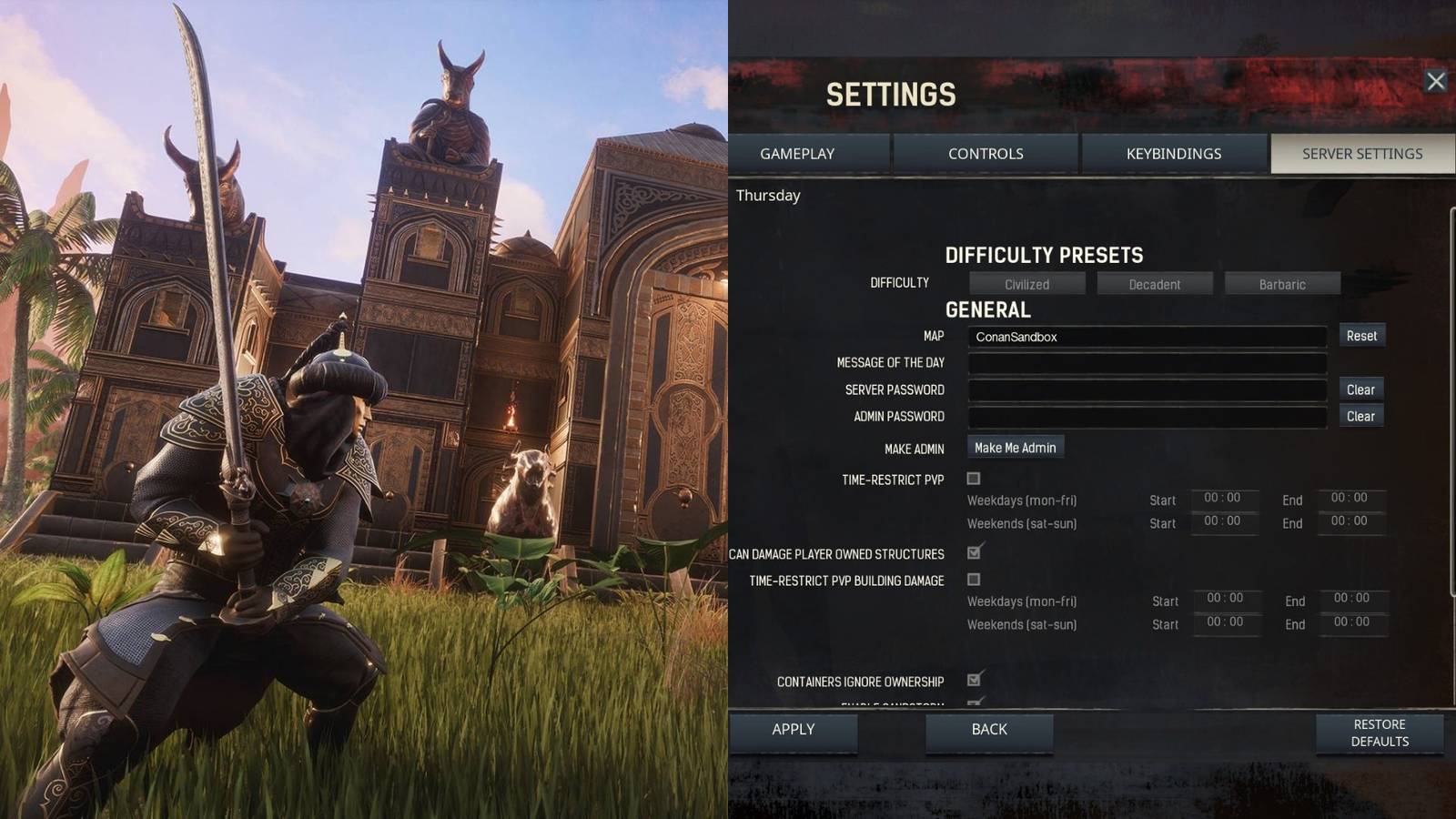Screen dimensions: 1456x819
Task: Click the Make Me Admin button
Action: point(1014,447)
